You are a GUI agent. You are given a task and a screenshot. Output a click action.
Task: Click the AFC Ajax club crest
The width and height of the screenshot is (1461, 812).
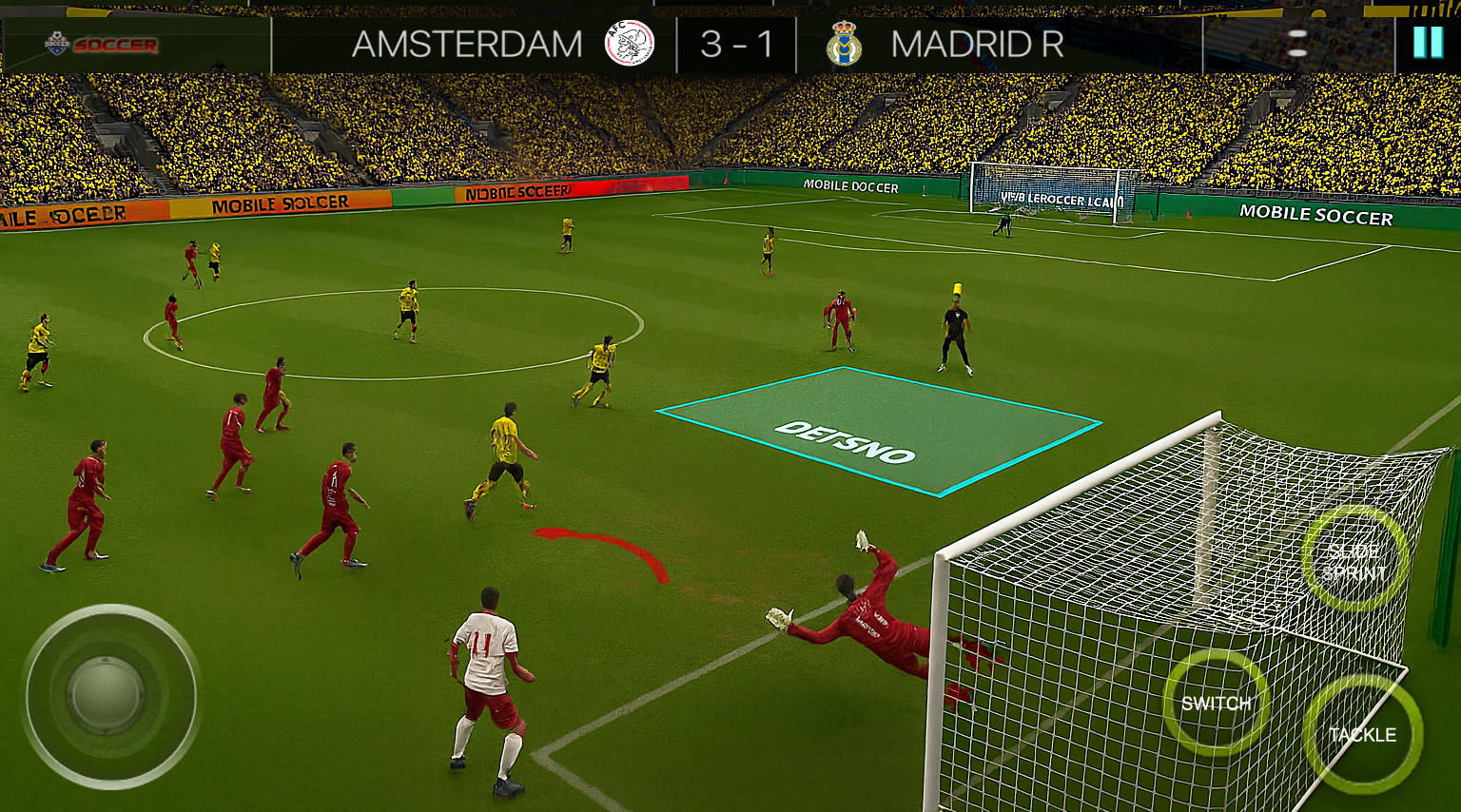[628, 43]
